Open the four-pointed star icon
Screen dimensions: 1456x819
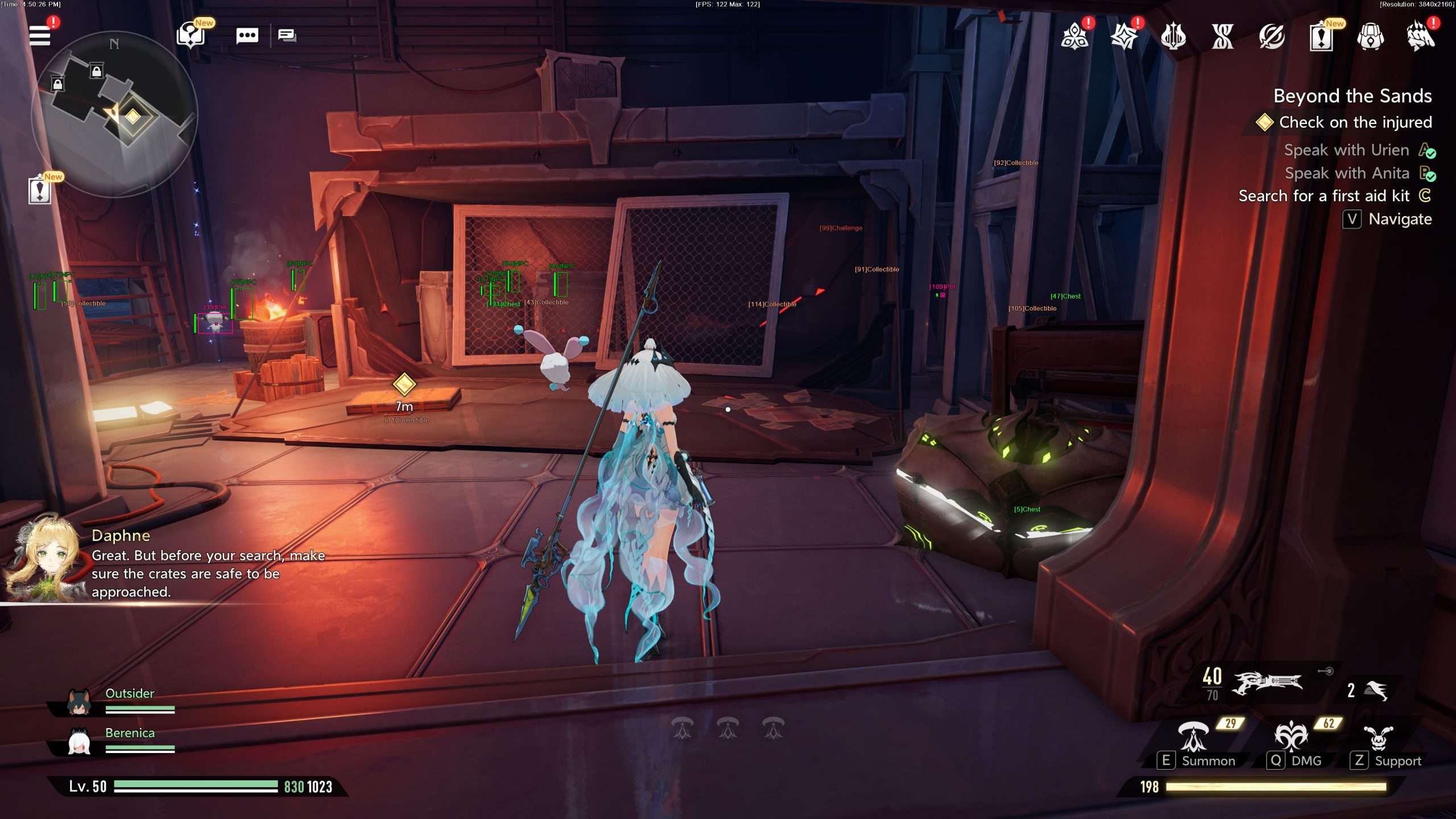click(1124, 37)
